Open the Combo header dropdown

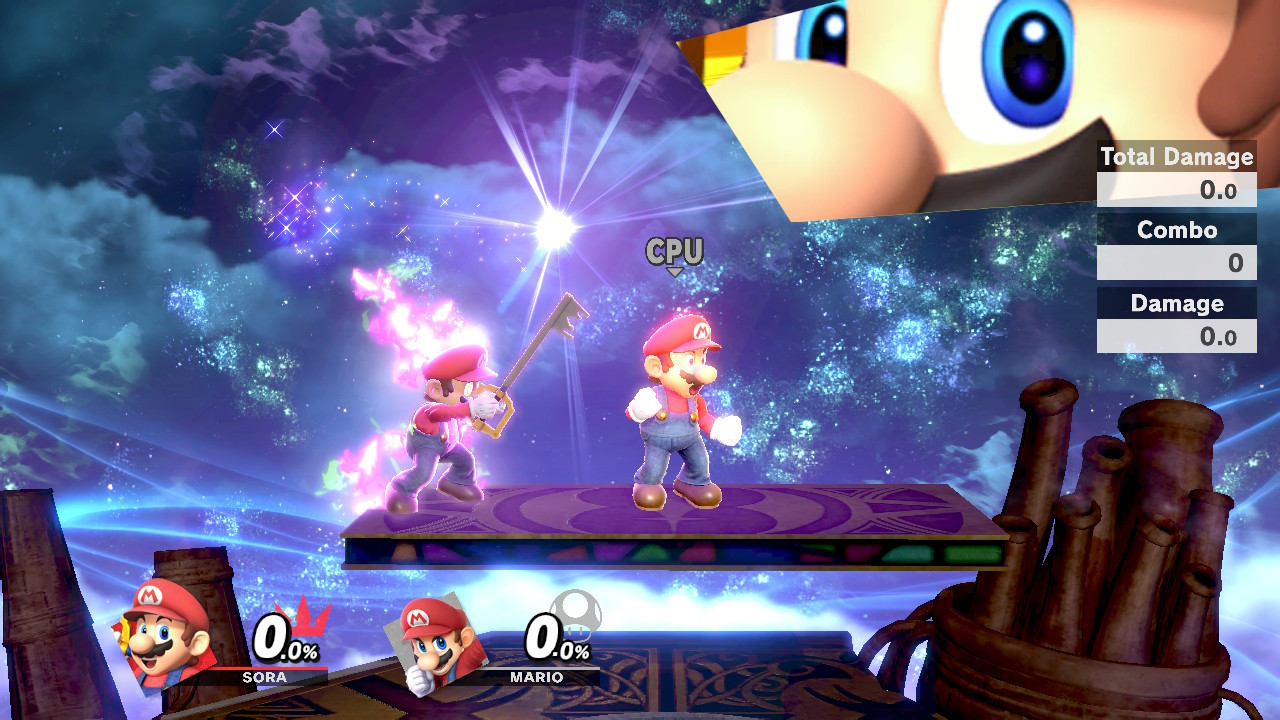(1176, 231)
